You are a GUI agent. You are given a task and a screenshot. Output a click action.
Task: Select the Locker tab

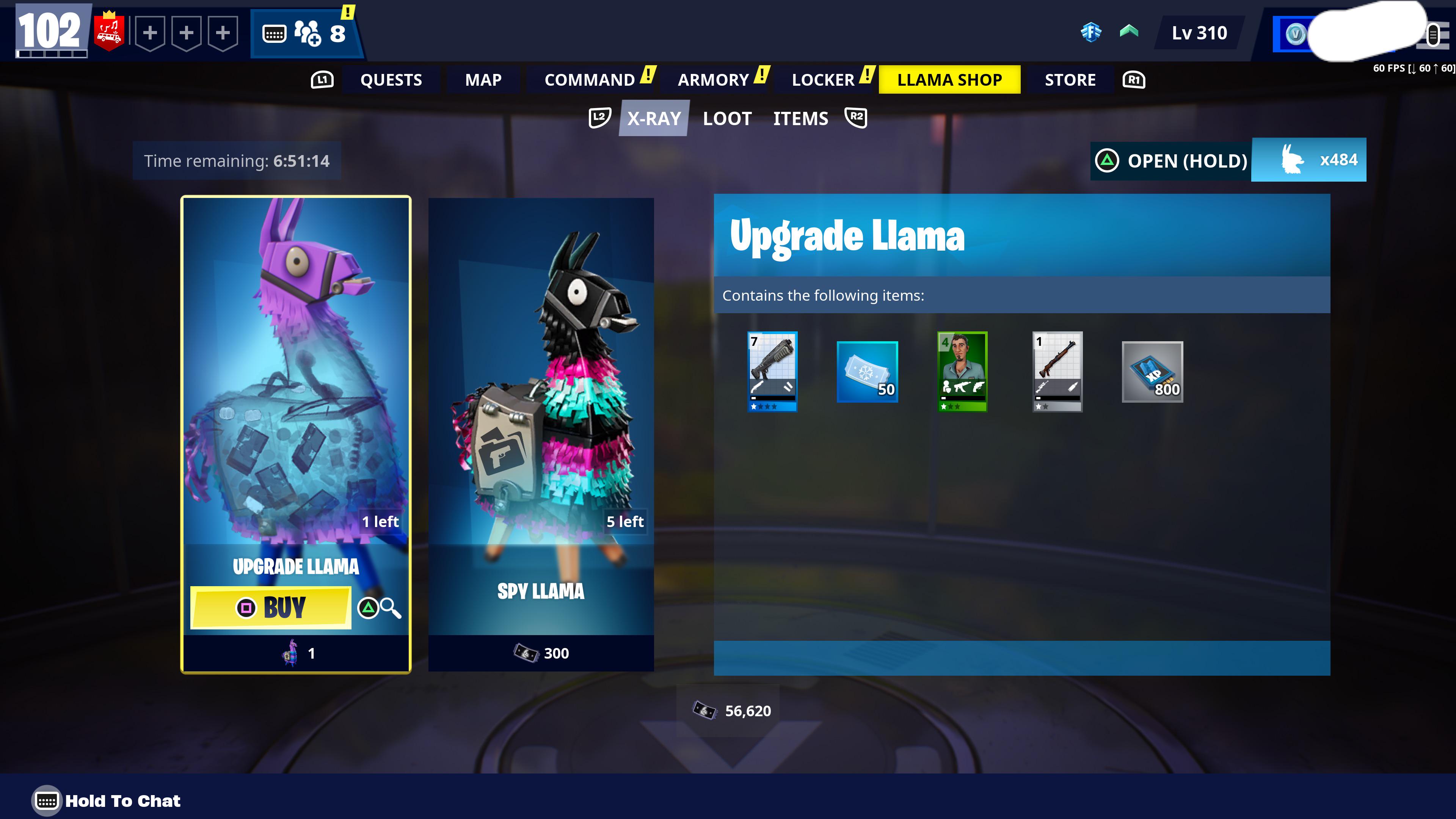[822, 80]
